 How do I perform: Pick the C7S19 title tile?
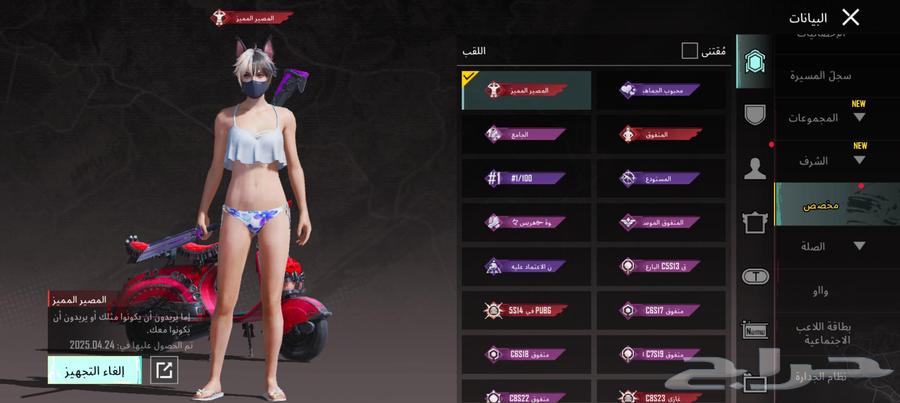tap(661, 354)
